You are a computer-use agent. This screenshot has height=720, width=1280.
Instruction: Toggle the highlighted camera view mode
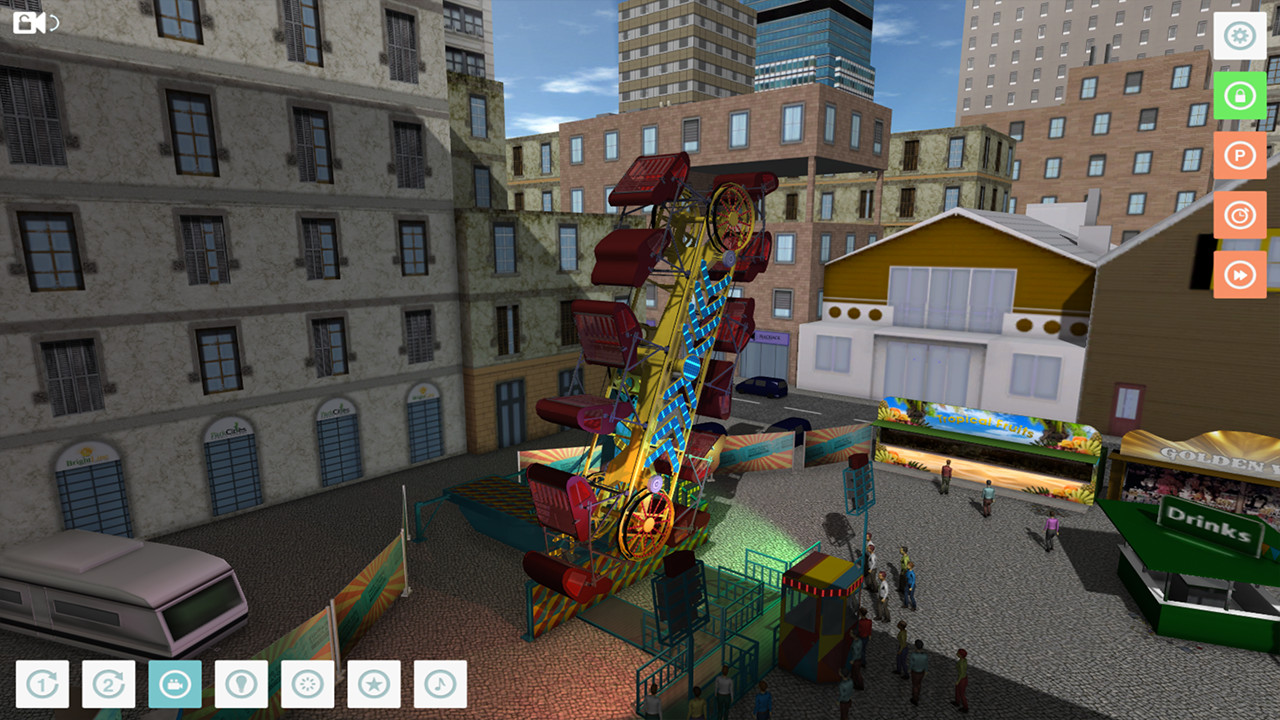pyautogui.click(x=175, y=684)
